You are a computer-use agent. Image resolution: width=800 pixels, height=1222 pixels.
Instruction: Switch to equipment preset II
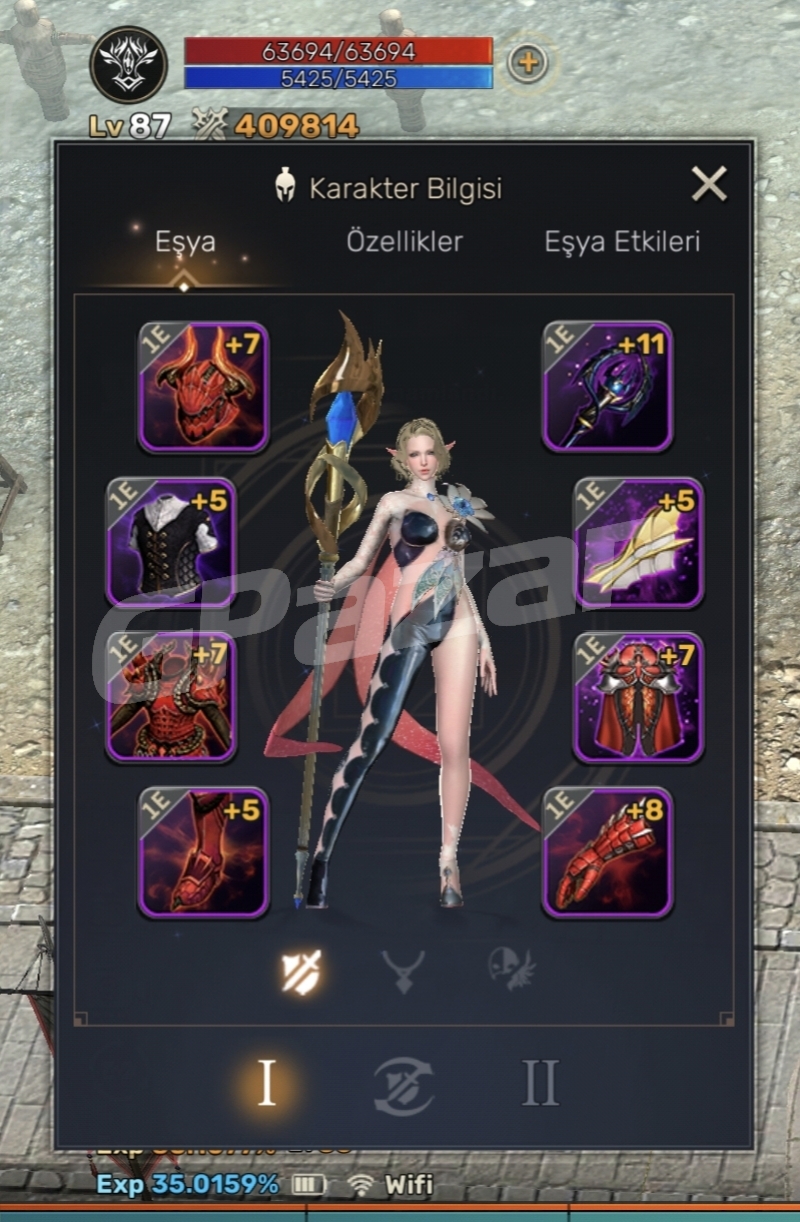pos(540,1083)
